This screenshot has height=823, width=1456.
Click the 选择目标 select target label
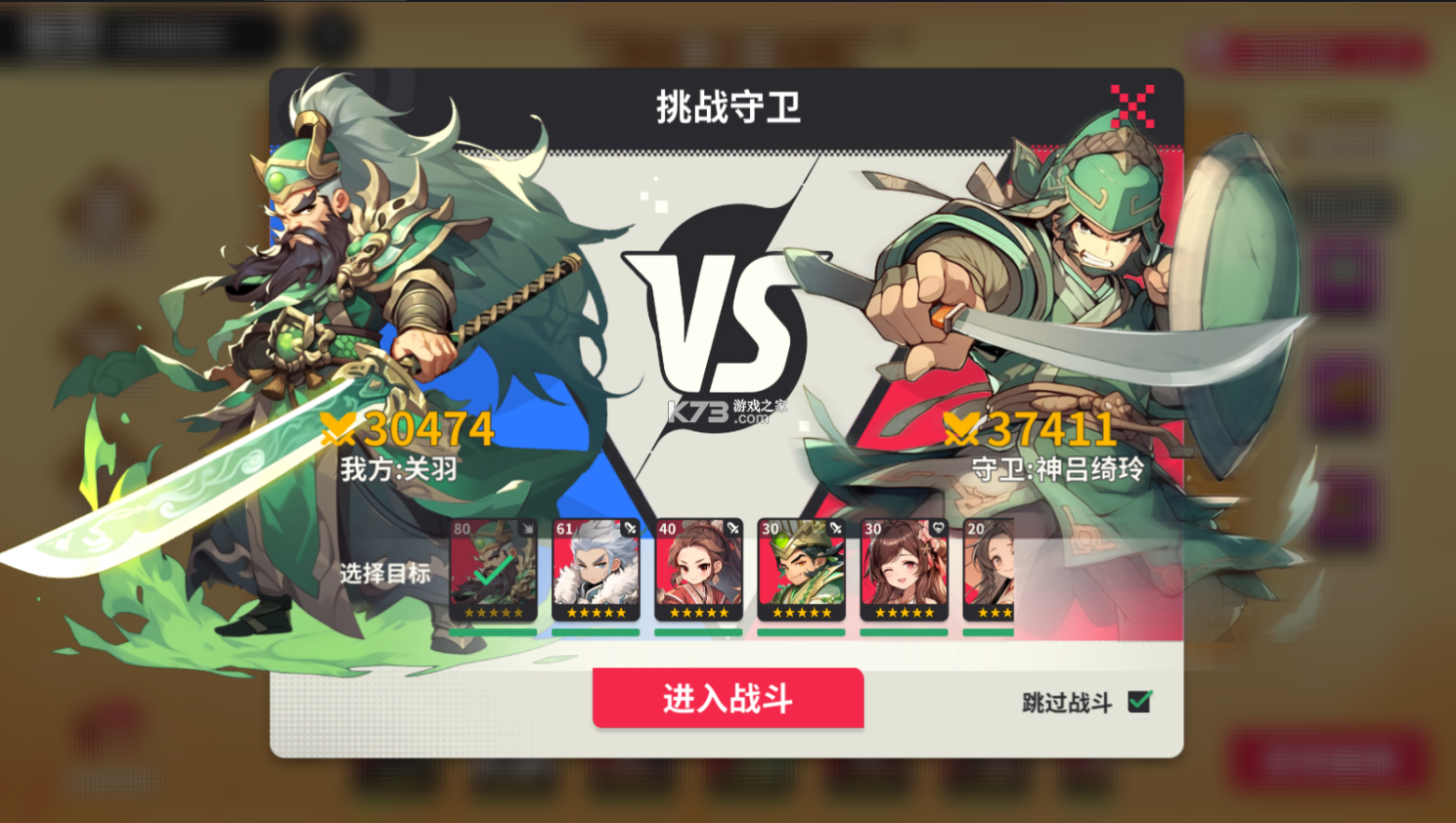pos(383,577)
